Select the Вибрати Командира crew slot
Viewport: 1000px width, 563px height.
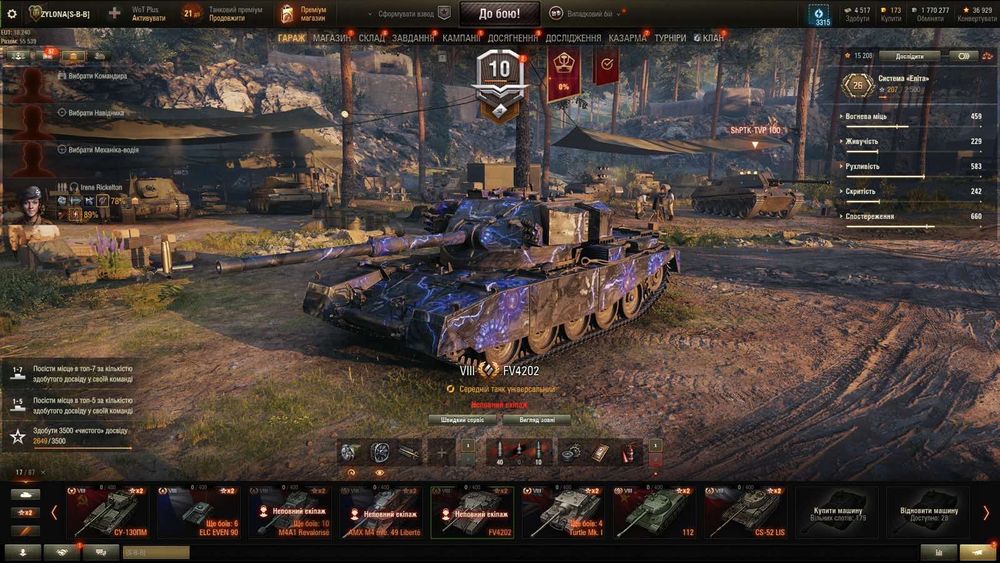click(x=90, y=76)
